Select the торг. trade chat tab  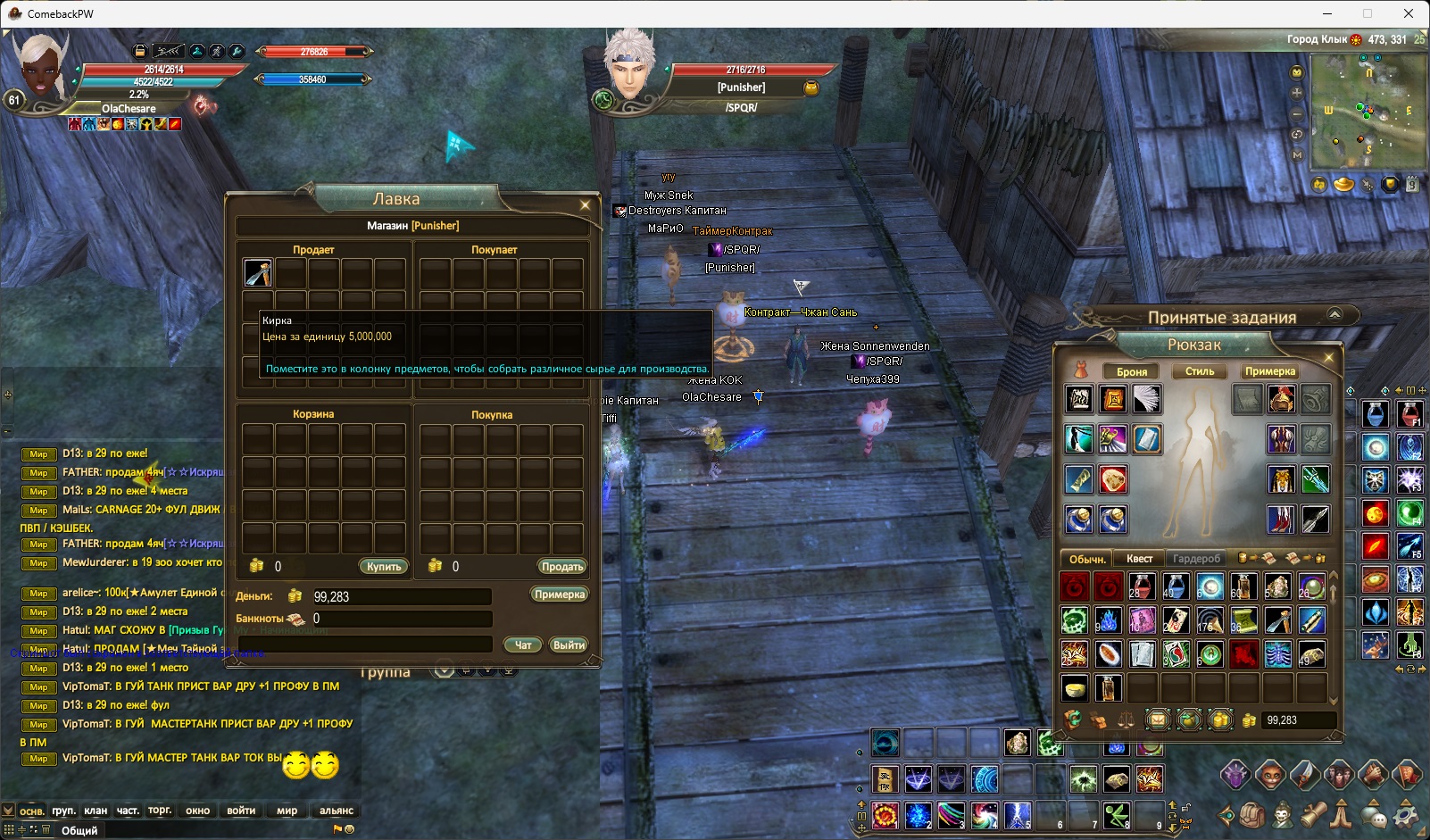(x=160, y=811)
